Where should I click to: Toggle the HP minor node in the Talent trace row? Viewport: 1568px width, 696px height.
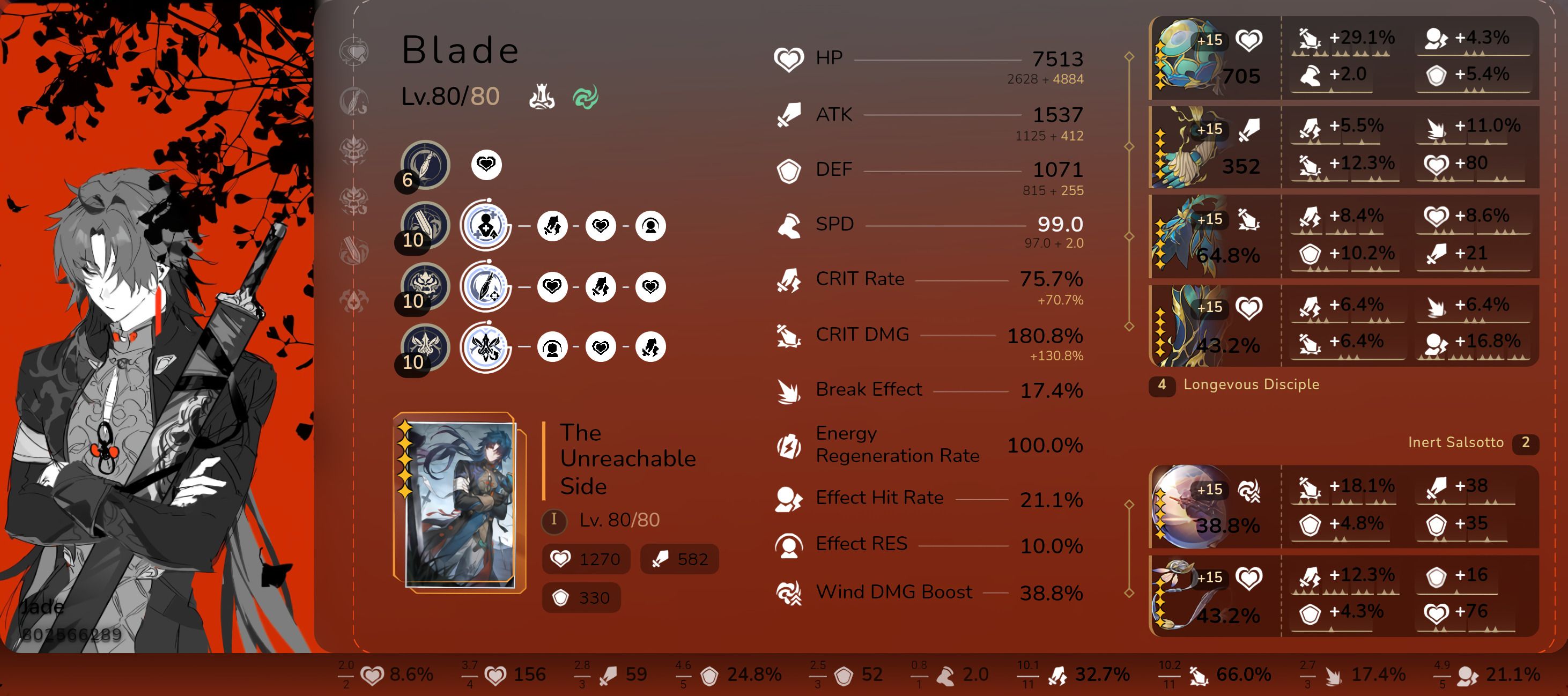coord(601,347)
